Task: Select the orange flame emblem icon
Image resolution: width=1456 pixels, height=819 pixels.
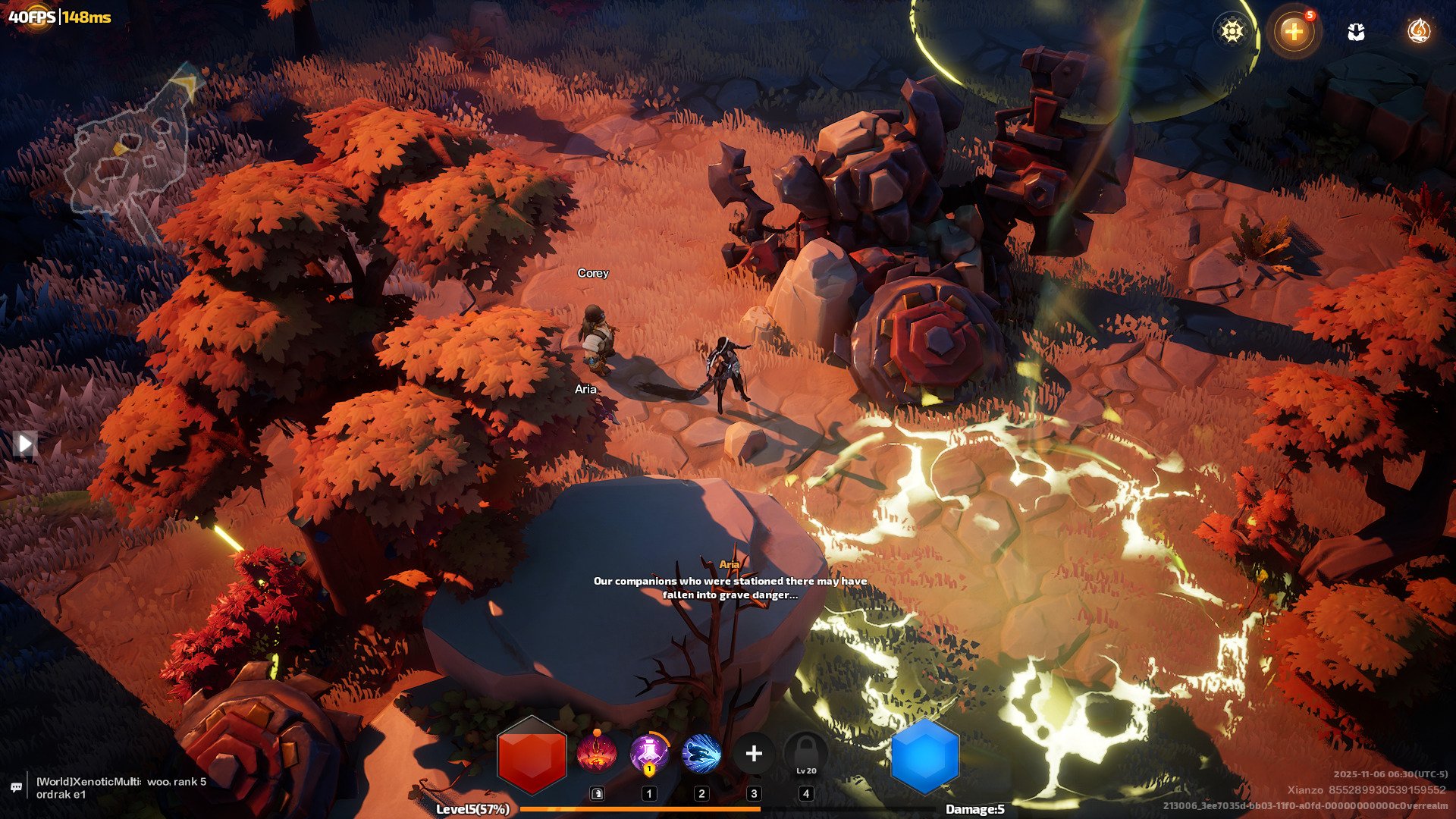Action: (x=1418, y=31)
